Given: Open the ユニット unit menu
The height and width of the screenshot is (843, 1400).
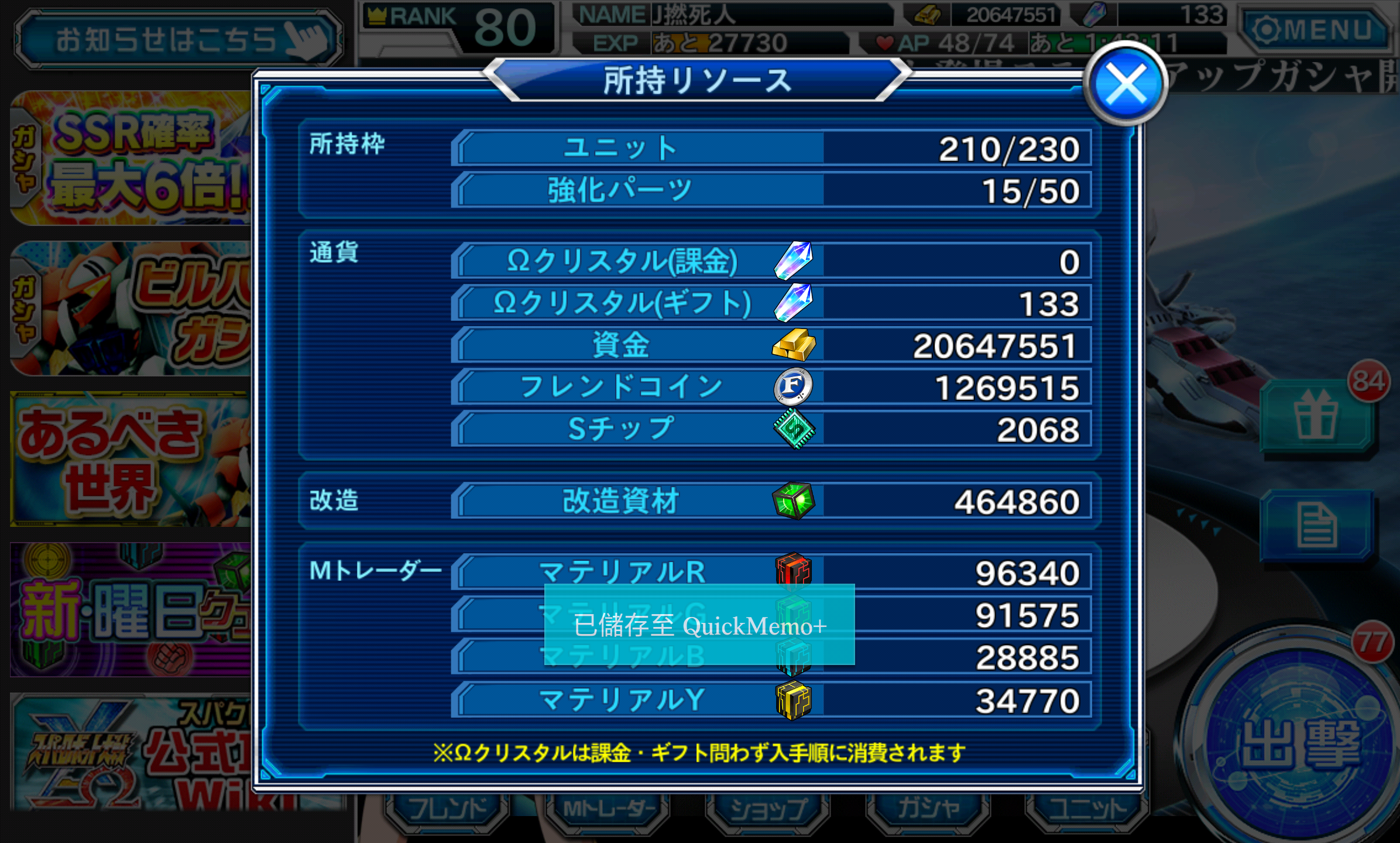Looking at the screenshot, I should (1087, 810).
